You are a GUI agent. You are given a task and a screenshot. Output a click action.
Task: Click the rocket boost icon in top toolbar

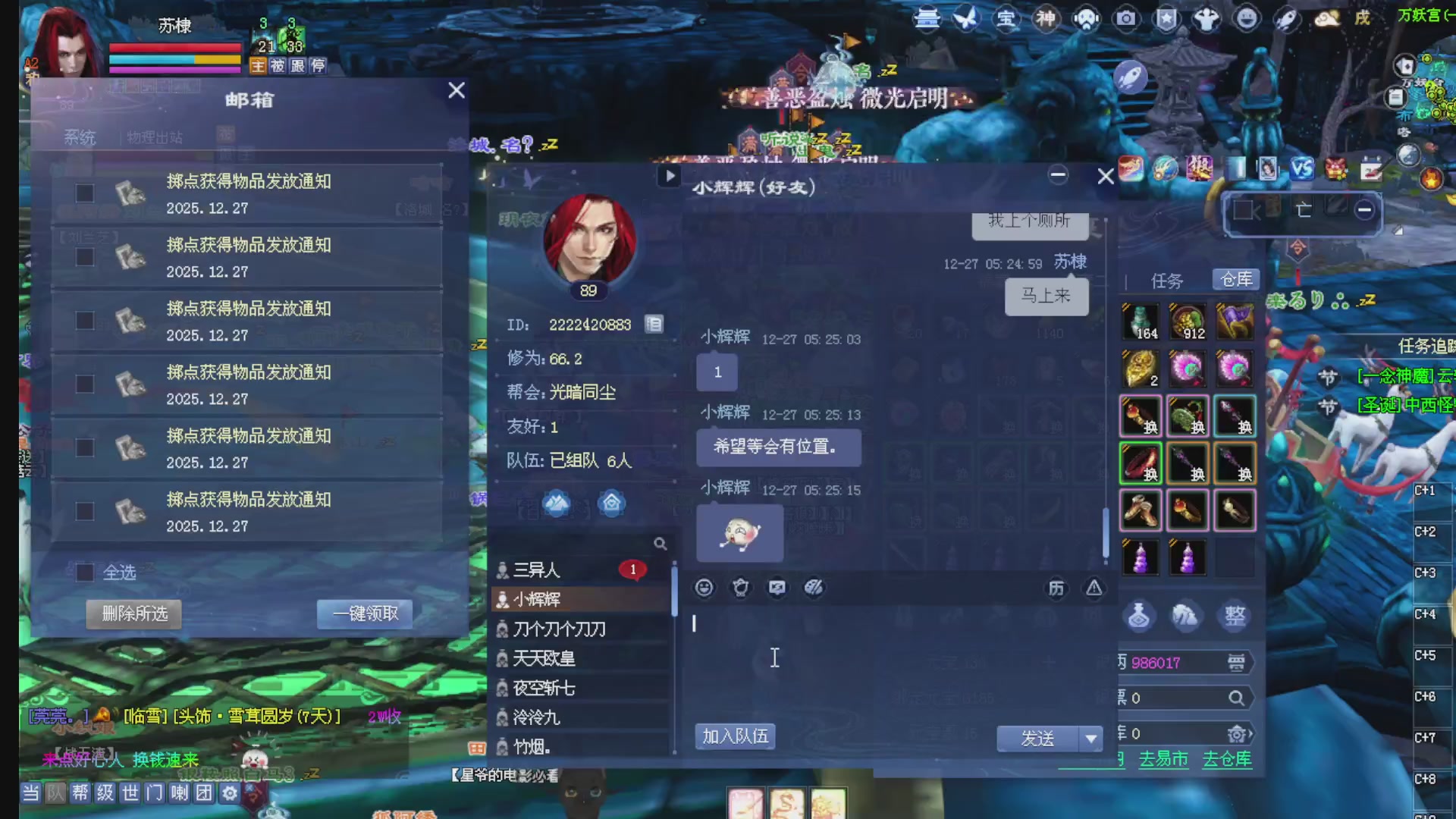(x=1286, y=20)
